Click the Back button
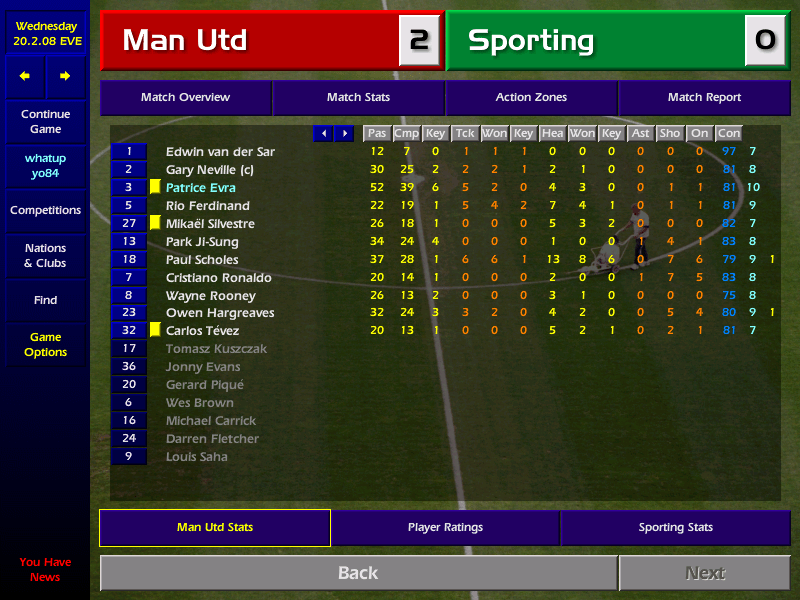Image resolution: width=800 pixels, height=600 pixels. click(358, 573)
